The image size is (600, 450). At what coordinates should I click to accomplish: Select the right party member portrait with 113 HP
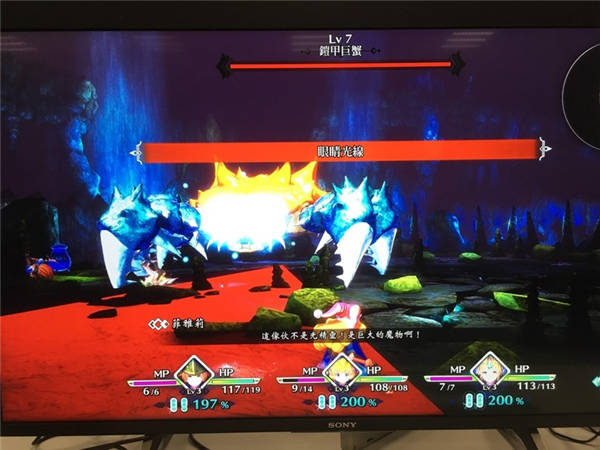(x=488, y=371)
